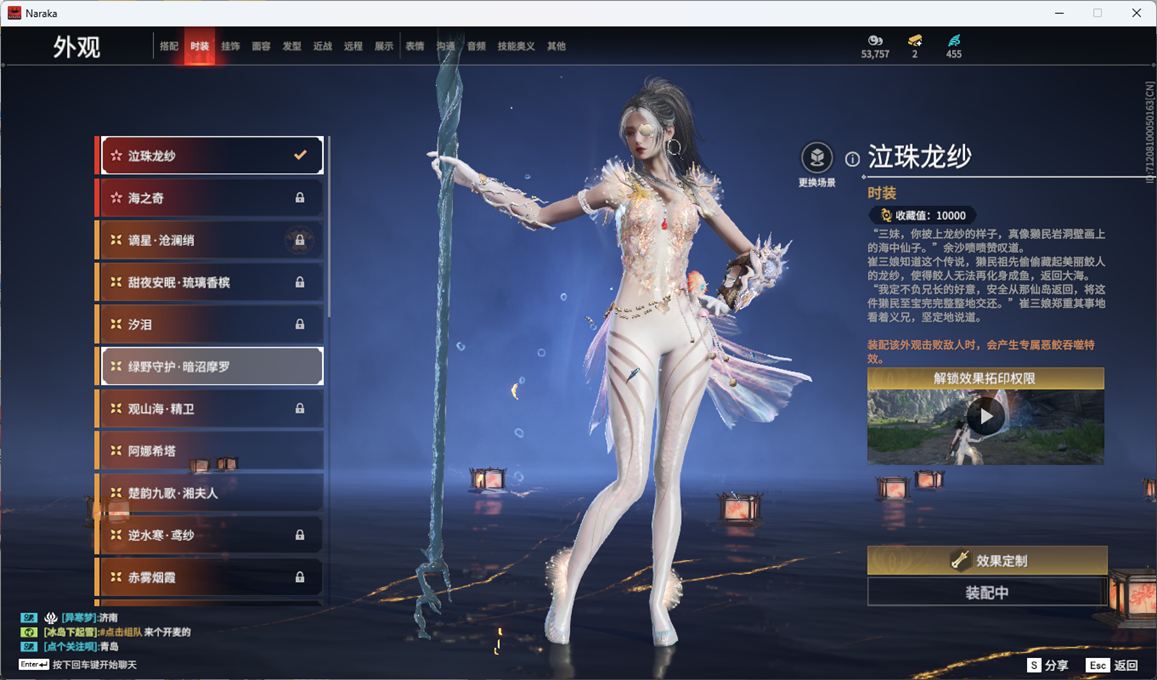Click the 装配中 equipped button
The height and width of the screenshot is (680, 1157).
(x=987, y=592)
